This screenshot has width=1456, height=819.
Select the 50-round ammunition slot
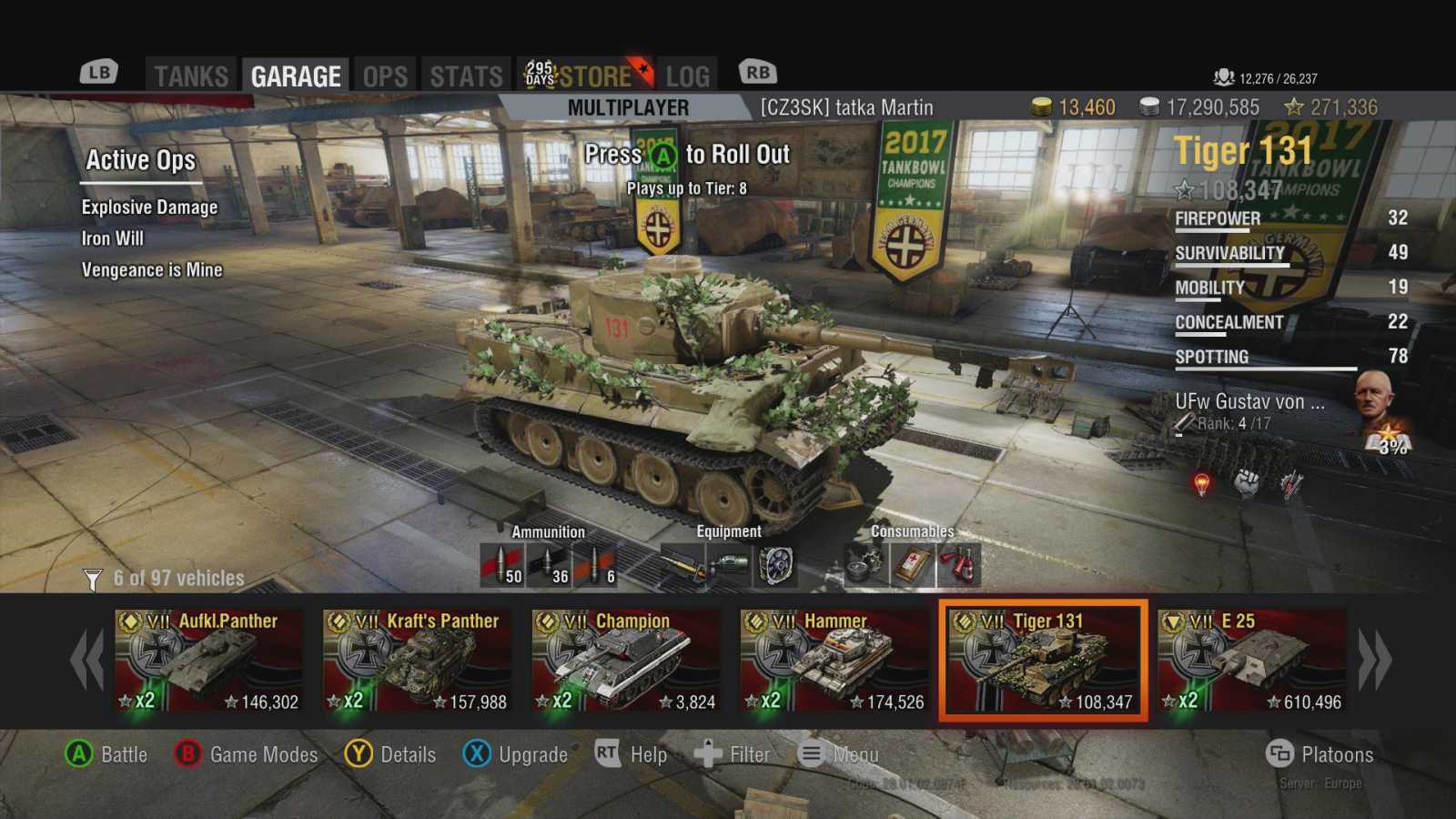tap(501, 565)
